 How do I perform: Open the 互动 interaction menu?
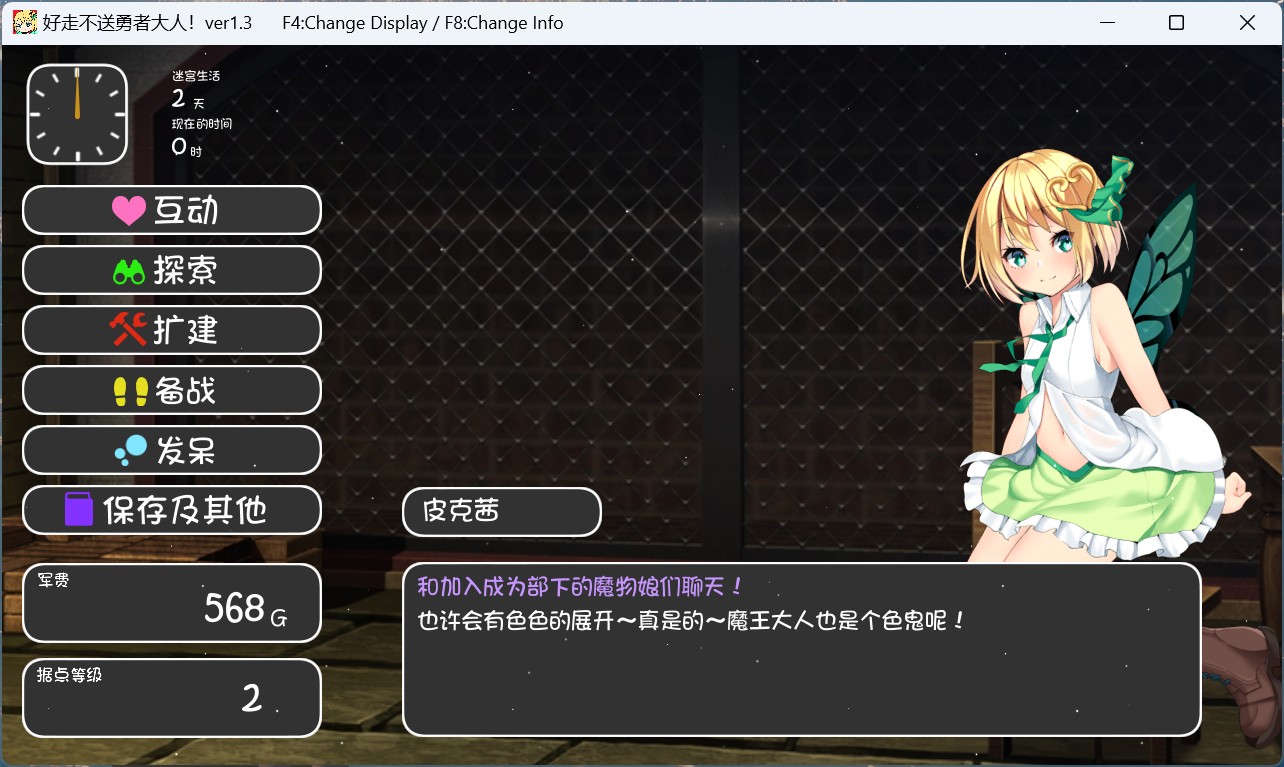click(x=171, y=210)
